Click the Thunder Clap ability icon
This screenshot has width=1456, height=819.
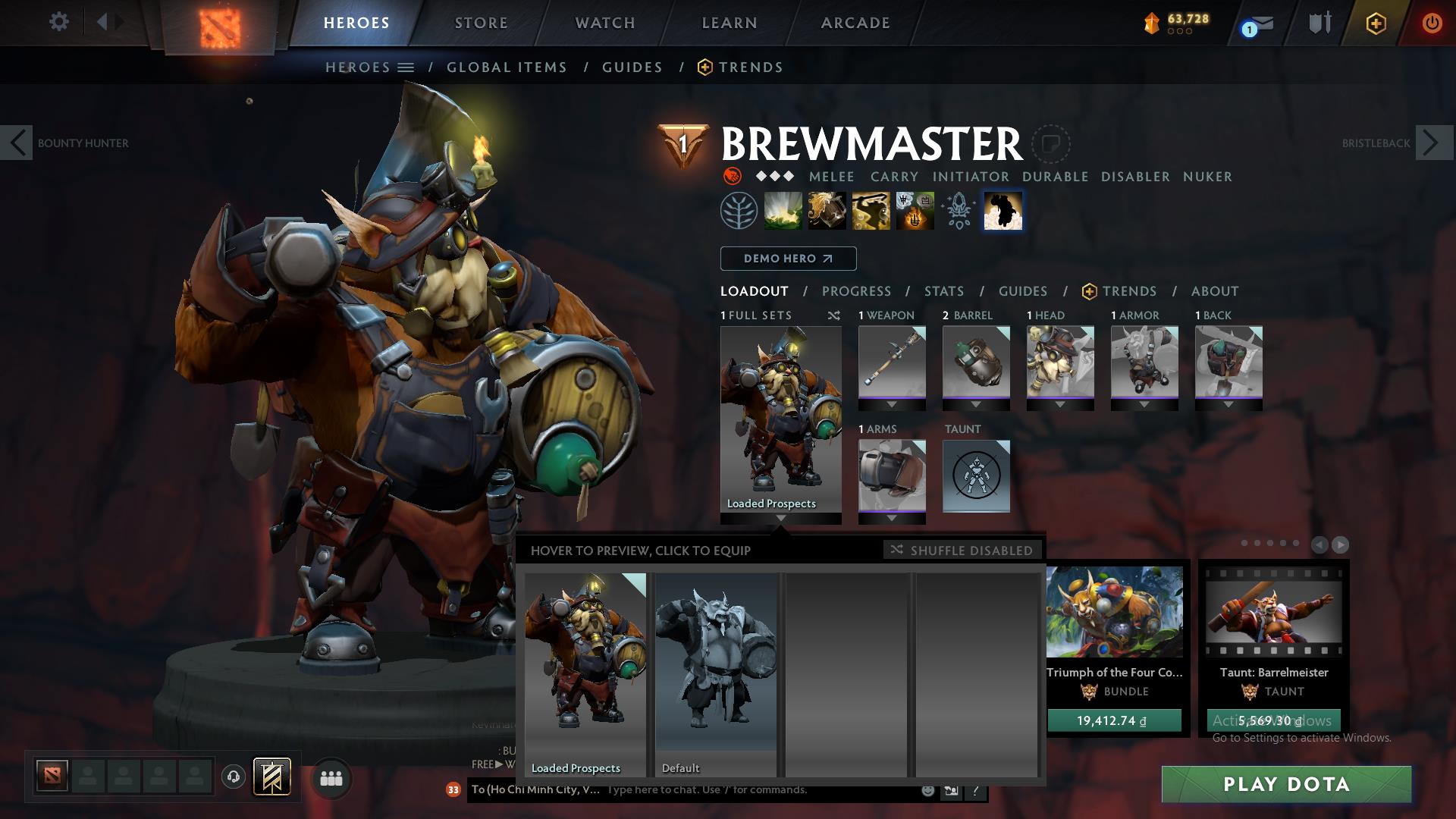point(783,211)
